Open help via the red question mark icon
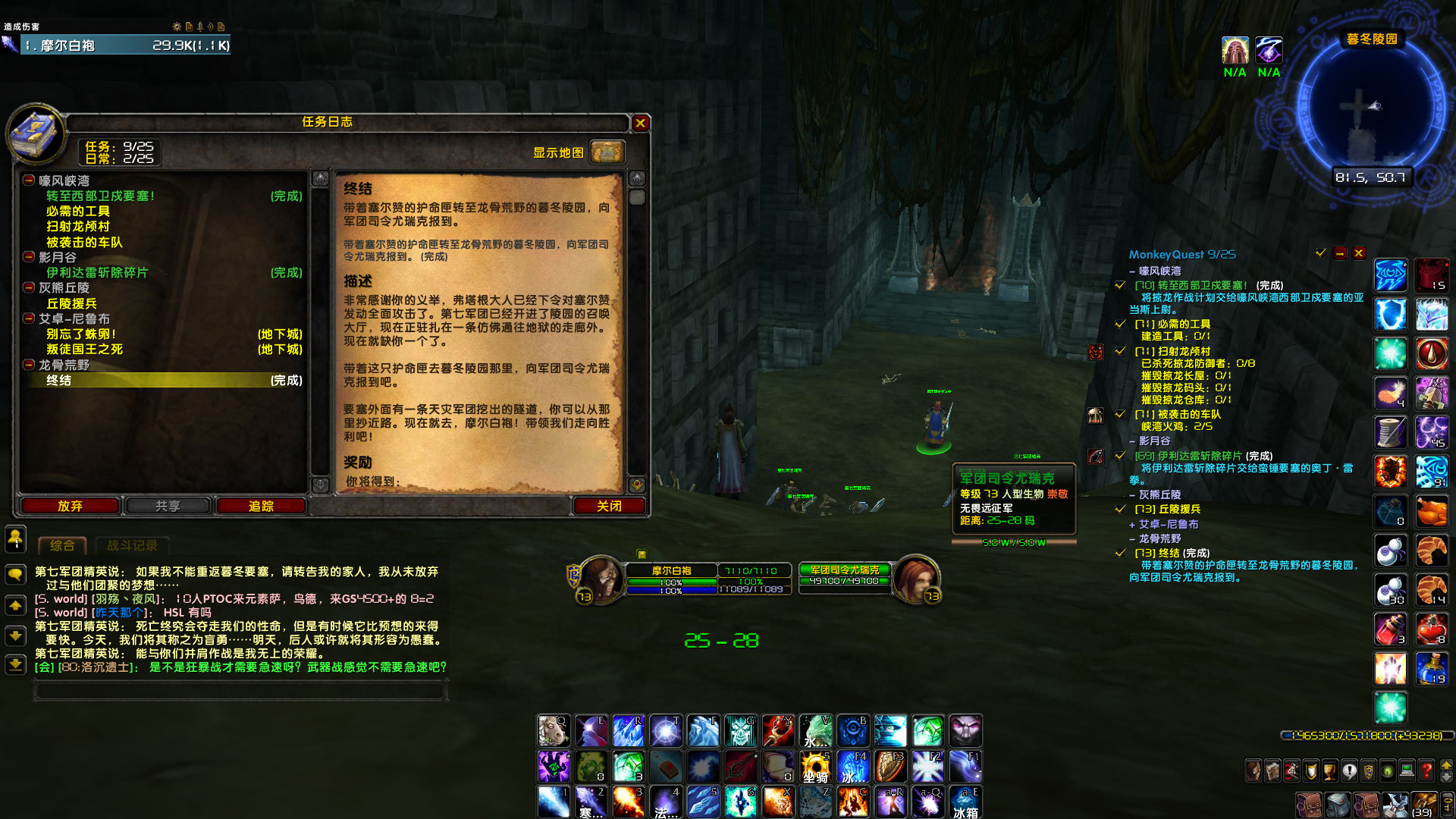The width and height of the screenshot is (1456, 819). pos(1425,770)
